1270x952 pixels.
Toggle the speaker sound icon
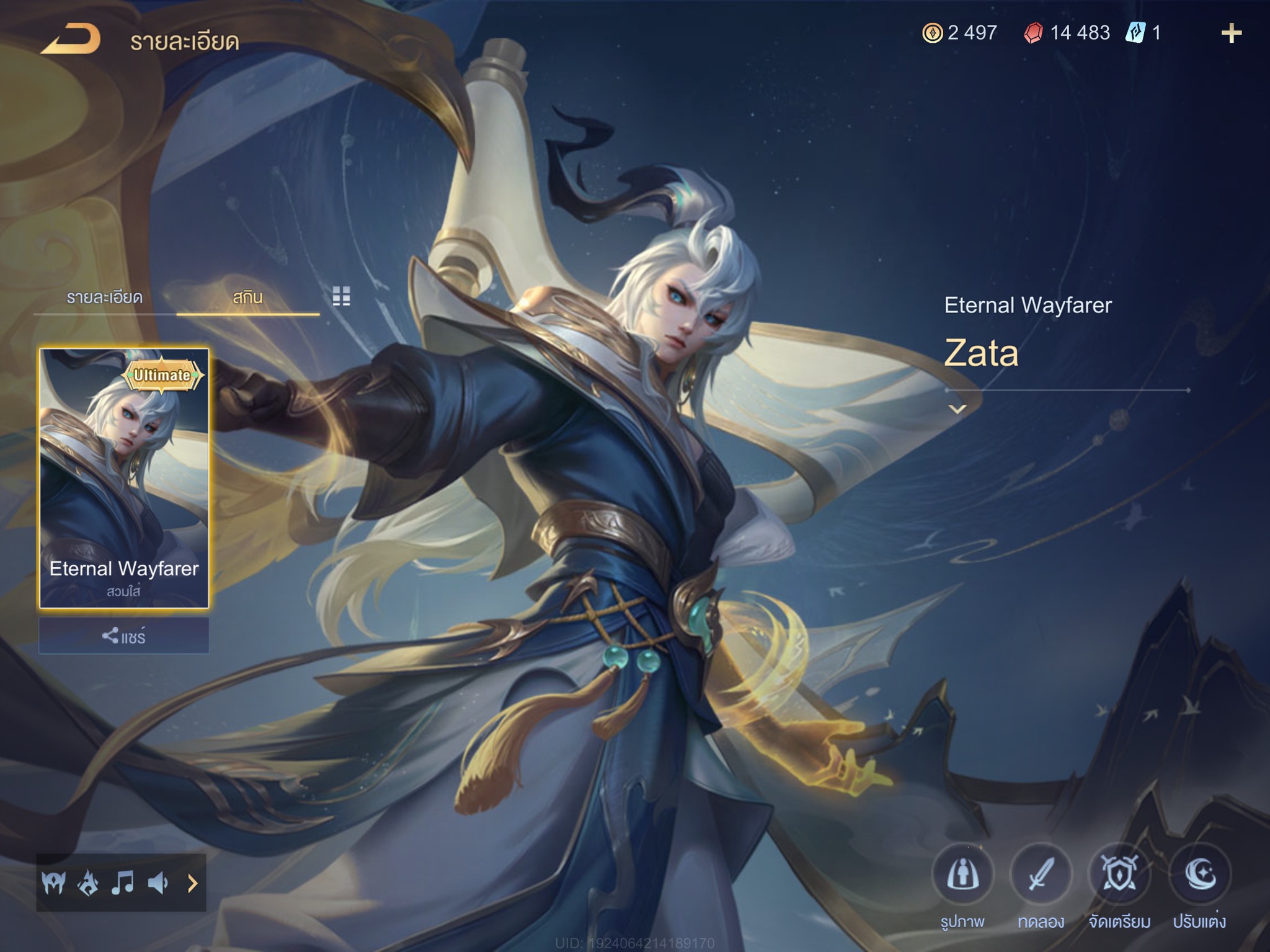point(158,883)
